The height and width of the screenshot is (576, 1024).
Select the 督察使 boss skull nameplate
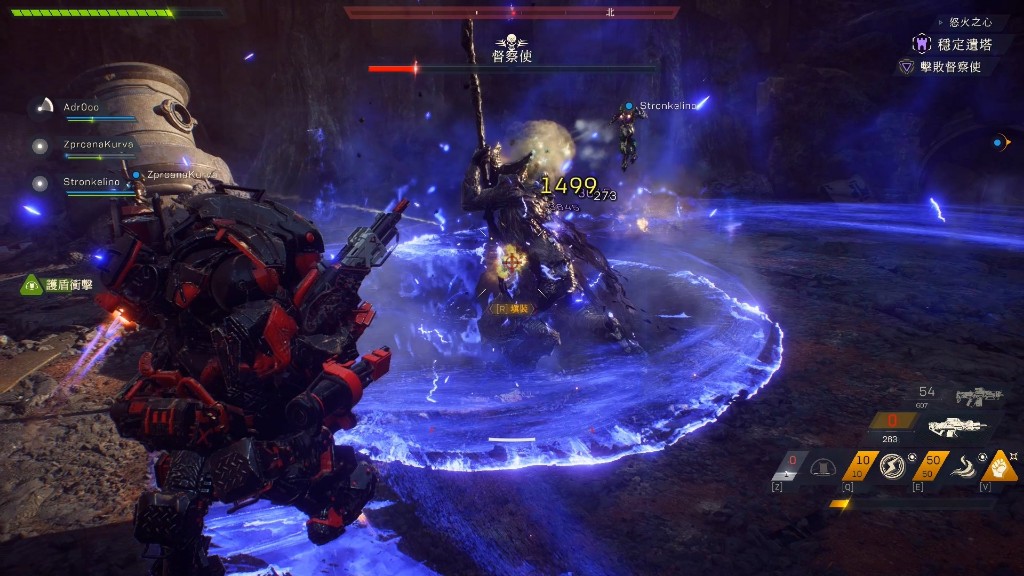coord(511,49)
